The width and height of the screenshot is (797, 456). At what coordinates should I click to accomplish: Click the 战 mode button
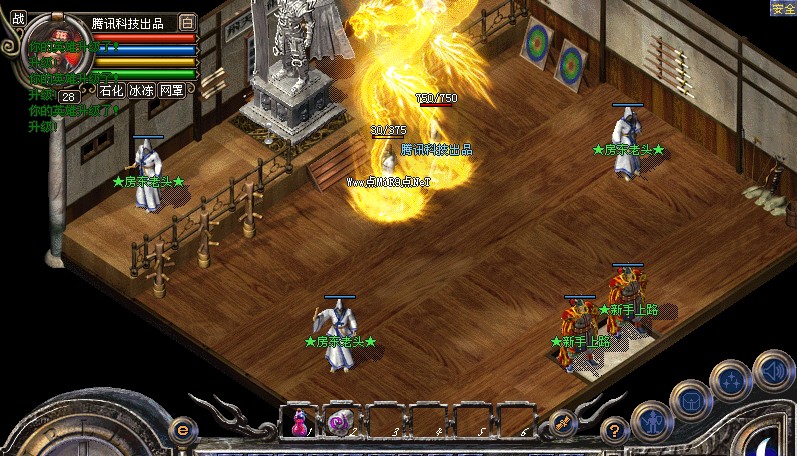(18, 17)
